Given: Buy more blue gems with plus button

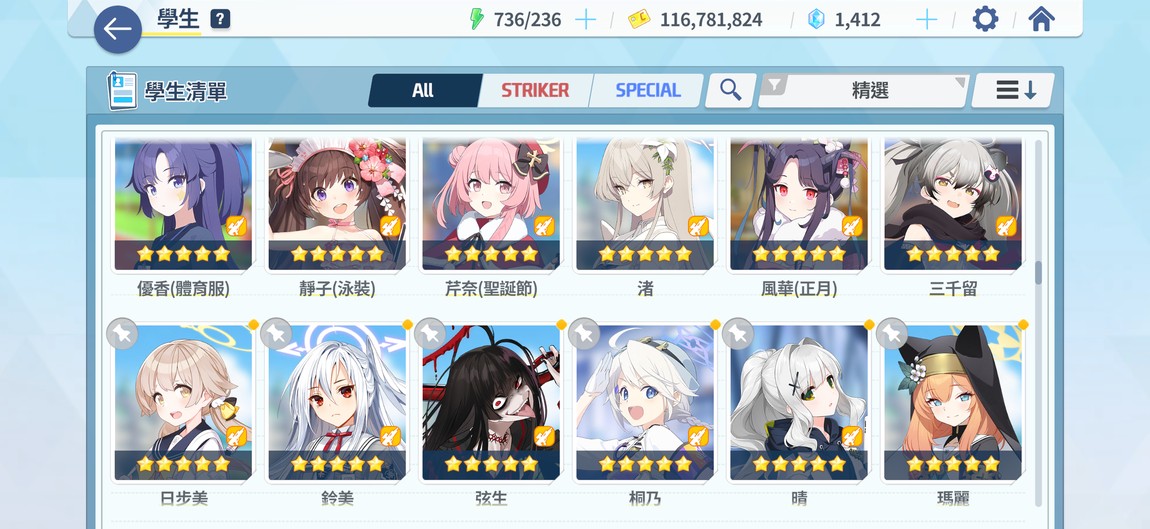Looking at the screenshot, I should (x=927, y=20).
